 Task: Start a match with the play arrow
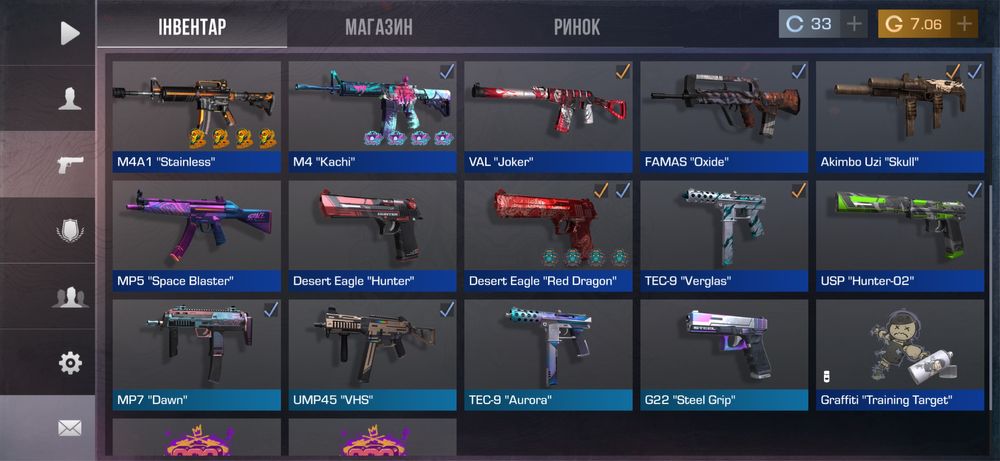tap(69, 33)
